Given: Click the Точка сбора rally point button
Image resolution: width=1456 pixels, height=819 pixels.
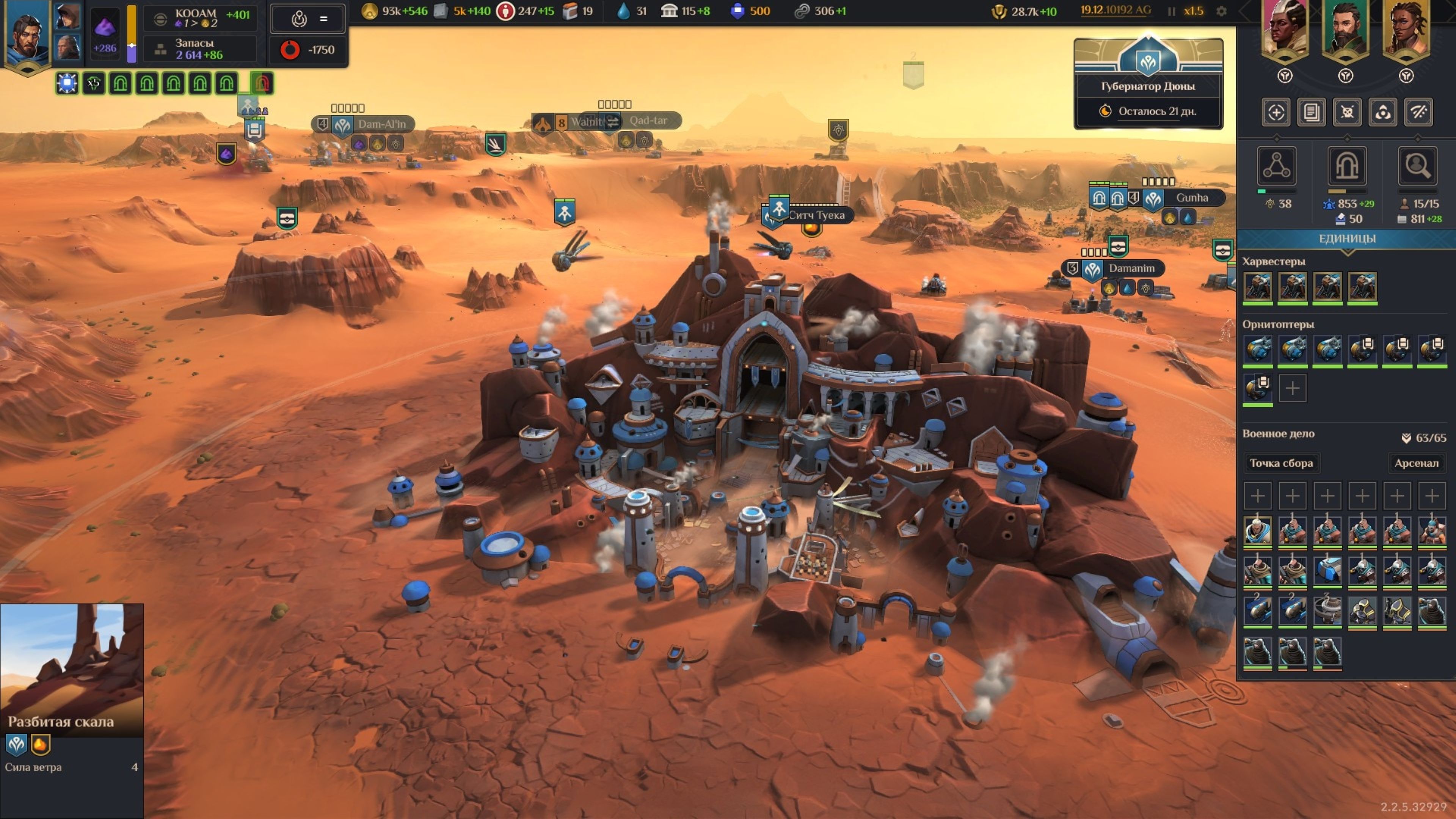Looking at the screenshot, I should [x=1281, y=463].
